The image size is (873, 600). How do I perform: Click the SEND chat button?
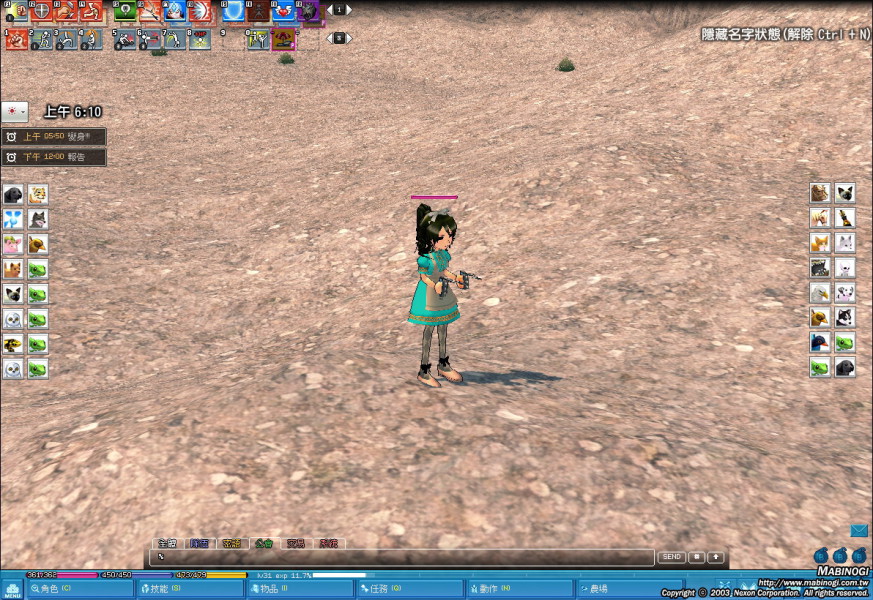point(670,557)
